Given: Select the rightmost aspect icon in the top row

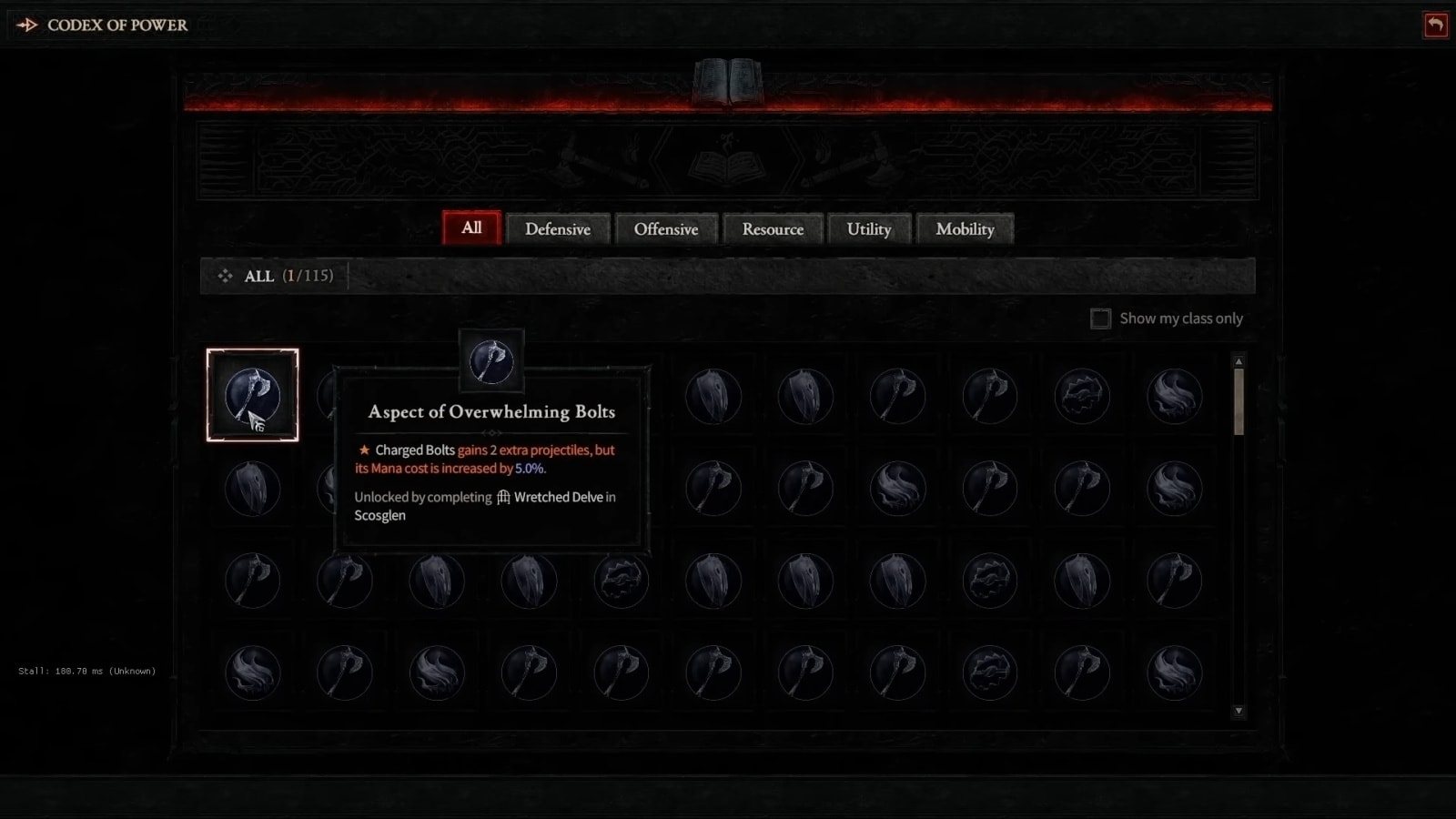Looking at the screenshot, I should click(1174, 395).
